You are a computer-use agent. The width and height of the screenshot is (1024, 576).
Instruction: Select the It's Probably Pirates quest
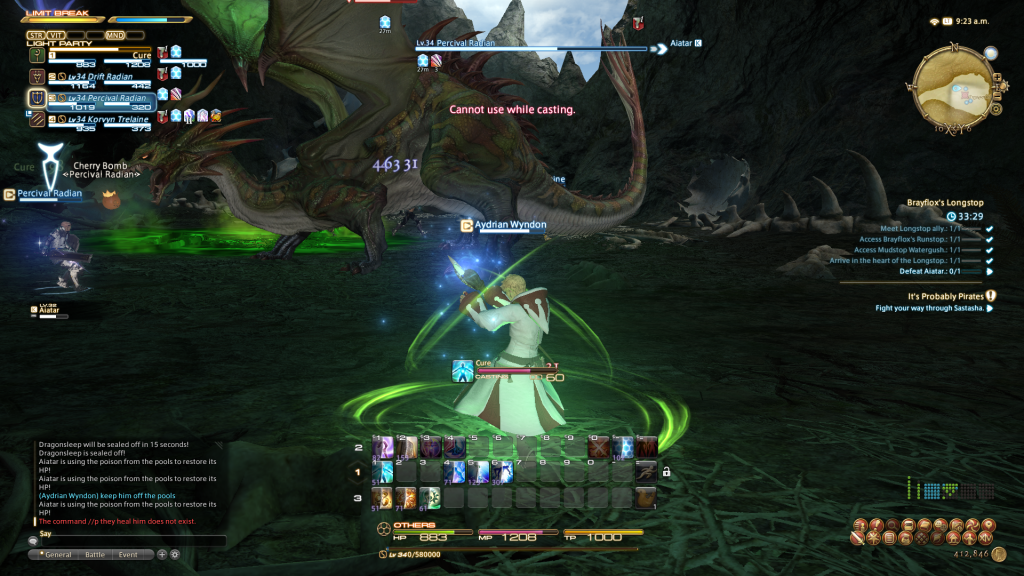(944, 296)
